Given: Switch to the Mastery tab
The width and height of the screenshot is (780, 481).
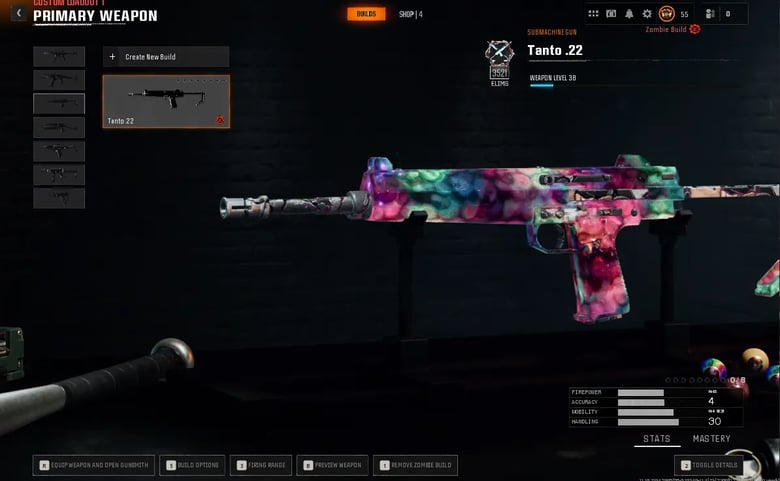Looking at the screenshot, I should 711,439.
